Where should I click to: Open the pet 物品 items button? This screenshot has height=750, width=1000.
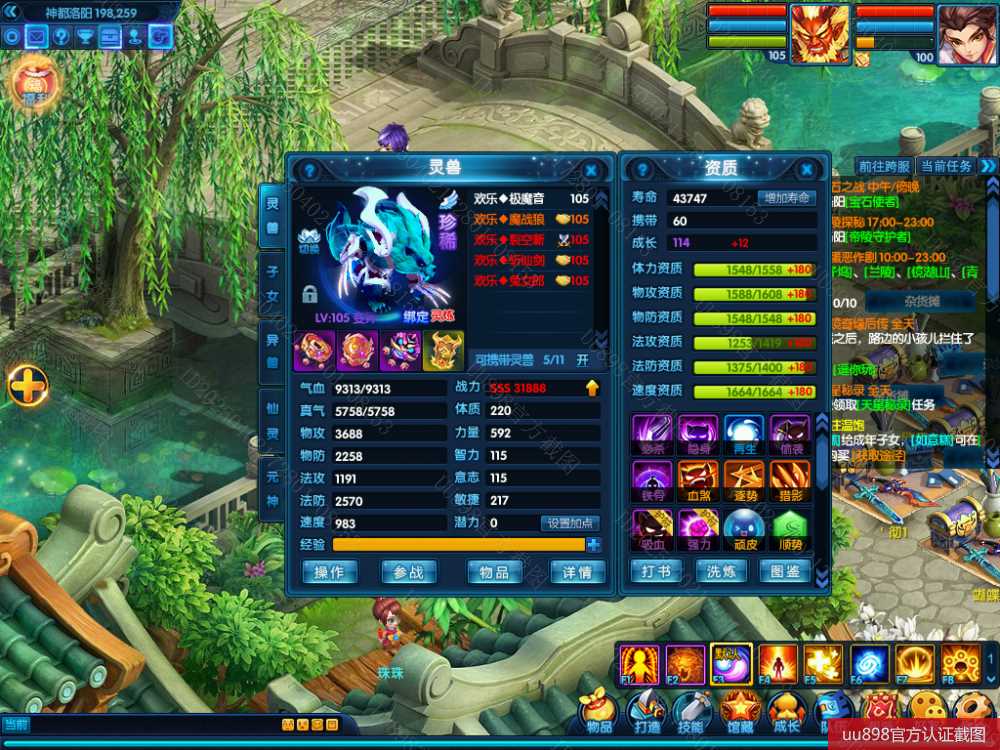(x=494, y=572)
